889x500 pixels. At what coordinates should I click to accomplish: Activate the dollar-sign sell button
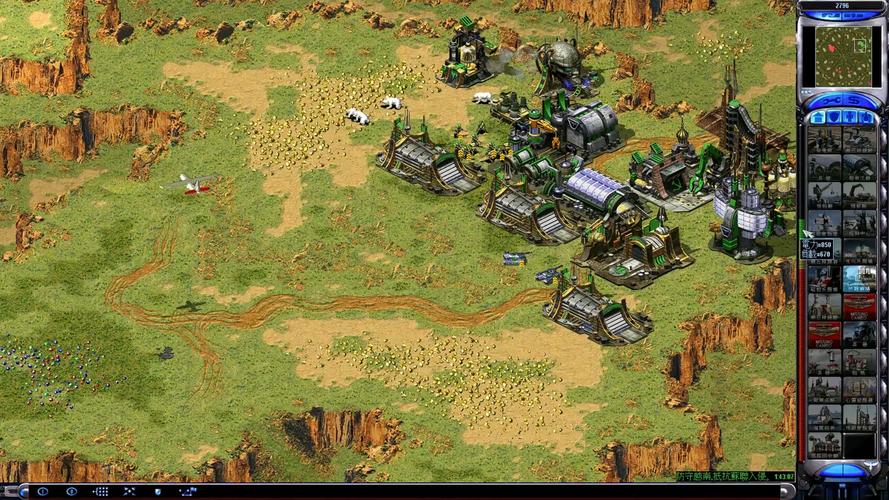click(853, 100)
